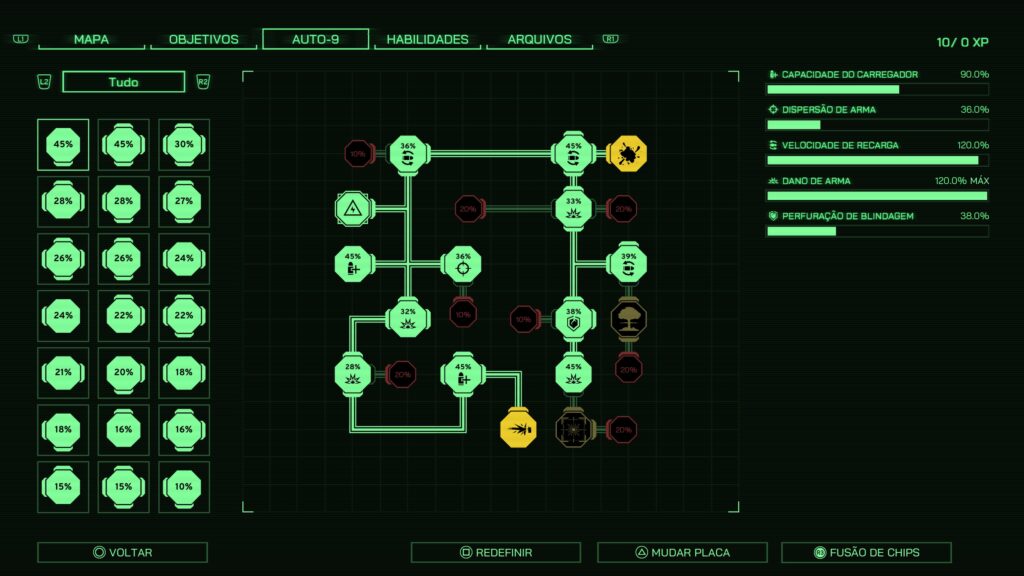Click the warning triangle node on the board
1024x576 pixels.
pyautogui.click(x=353, y=208)
